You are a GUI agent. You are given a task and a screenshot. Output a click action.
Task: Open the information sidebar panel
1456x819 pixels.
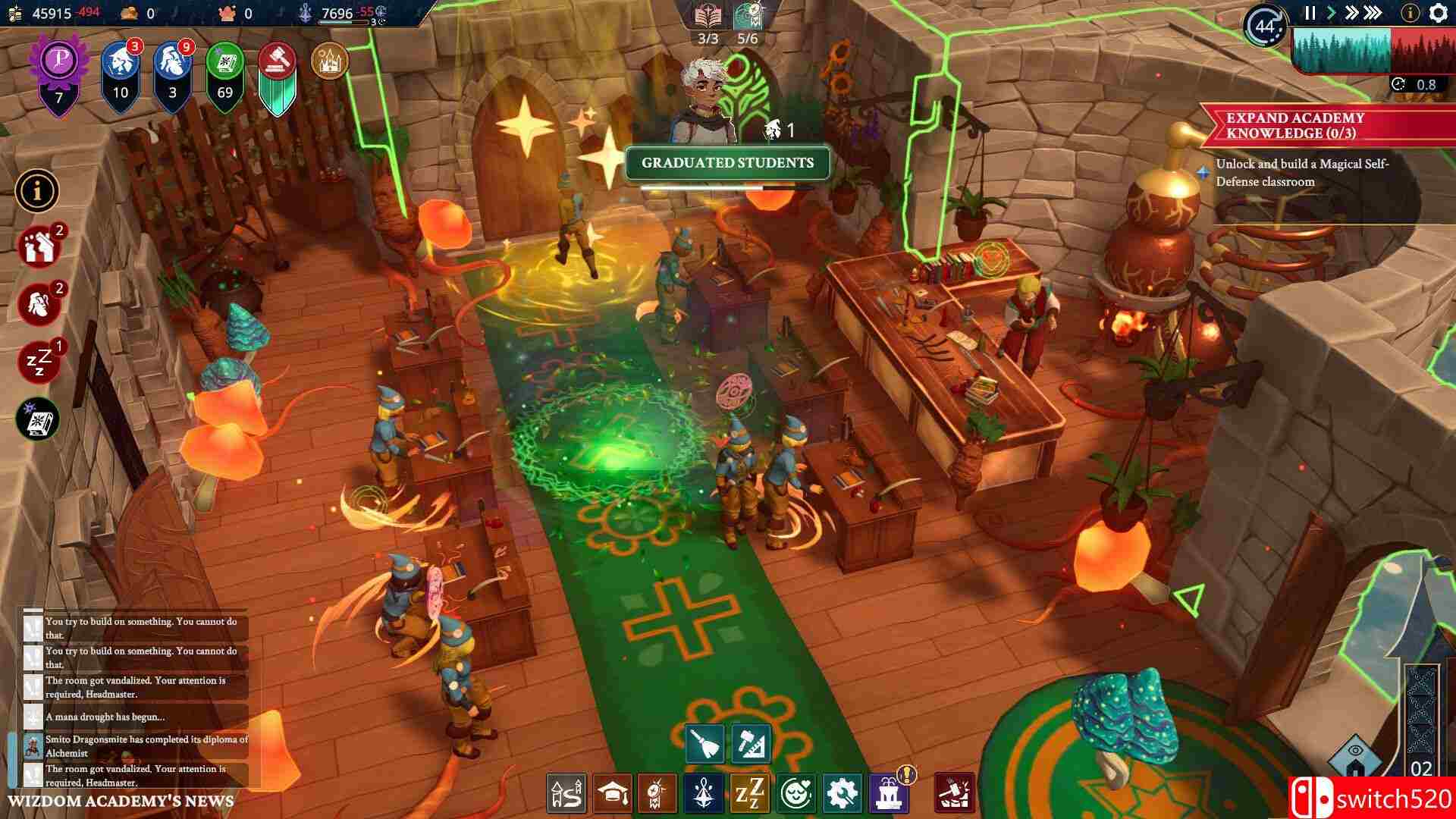click(36, 191)
